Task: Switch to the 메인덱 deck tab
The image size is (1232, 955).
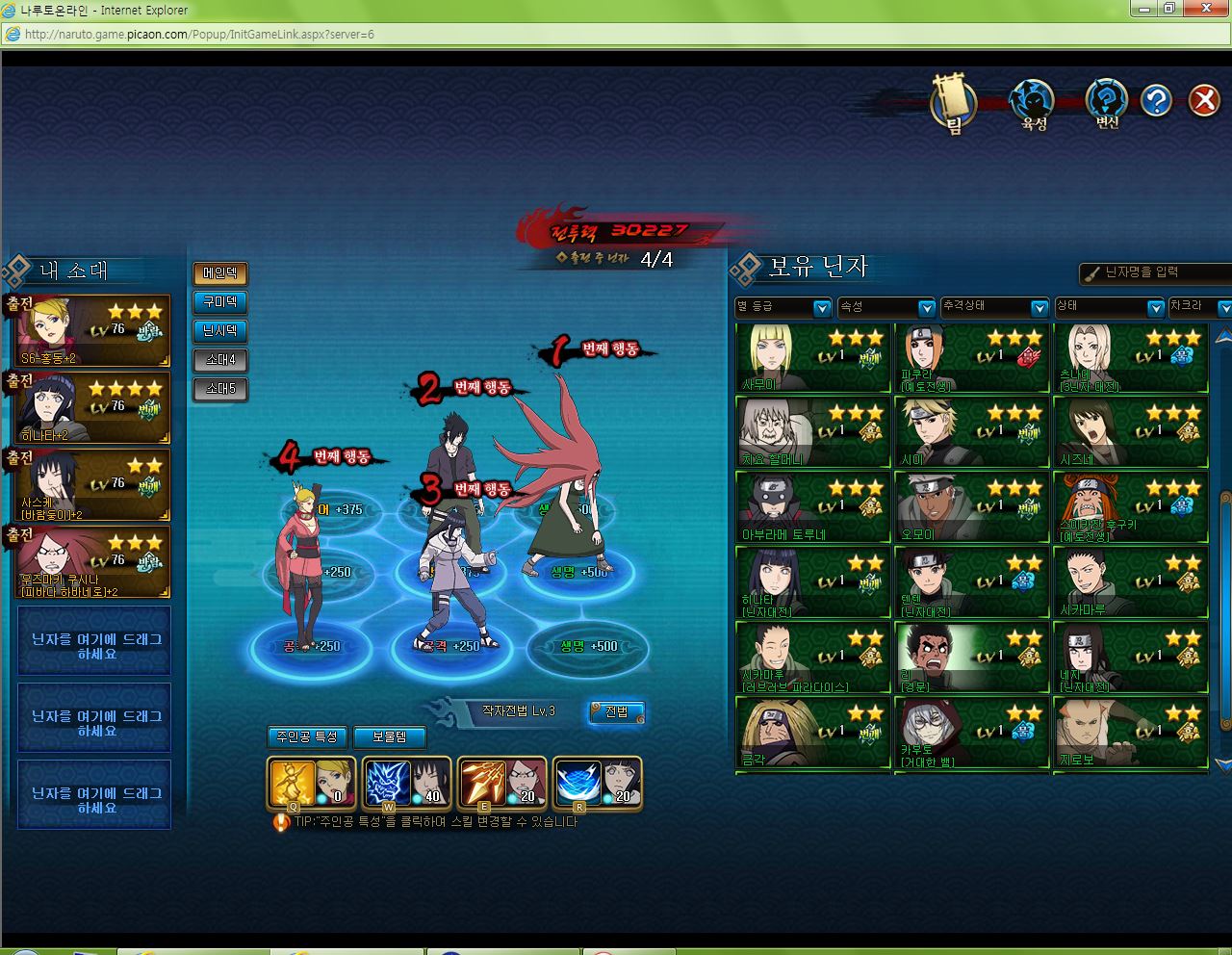Action: point(219,273)
